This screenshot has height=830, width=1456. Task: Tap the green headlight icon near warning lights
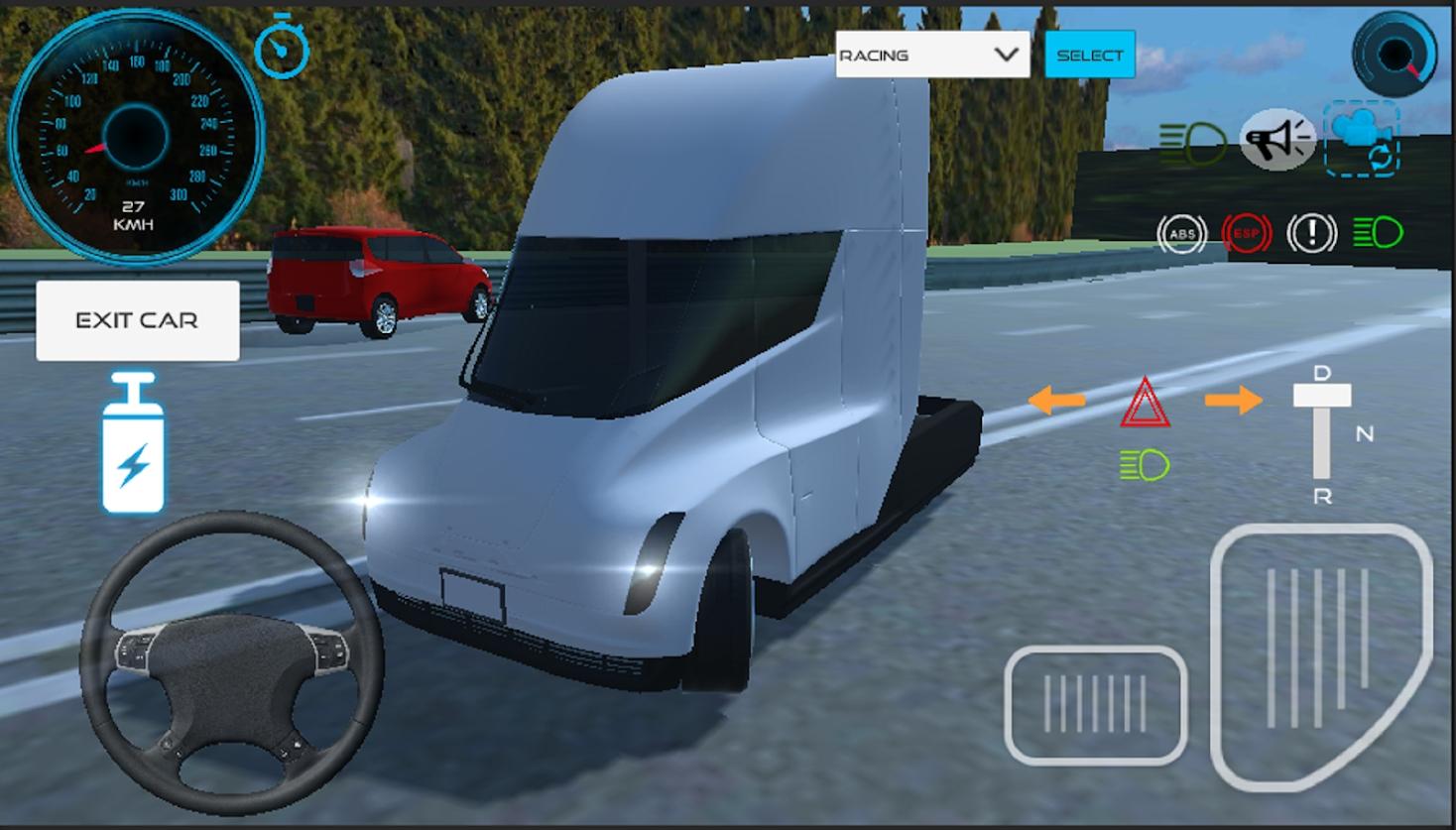pos(1377,233)
